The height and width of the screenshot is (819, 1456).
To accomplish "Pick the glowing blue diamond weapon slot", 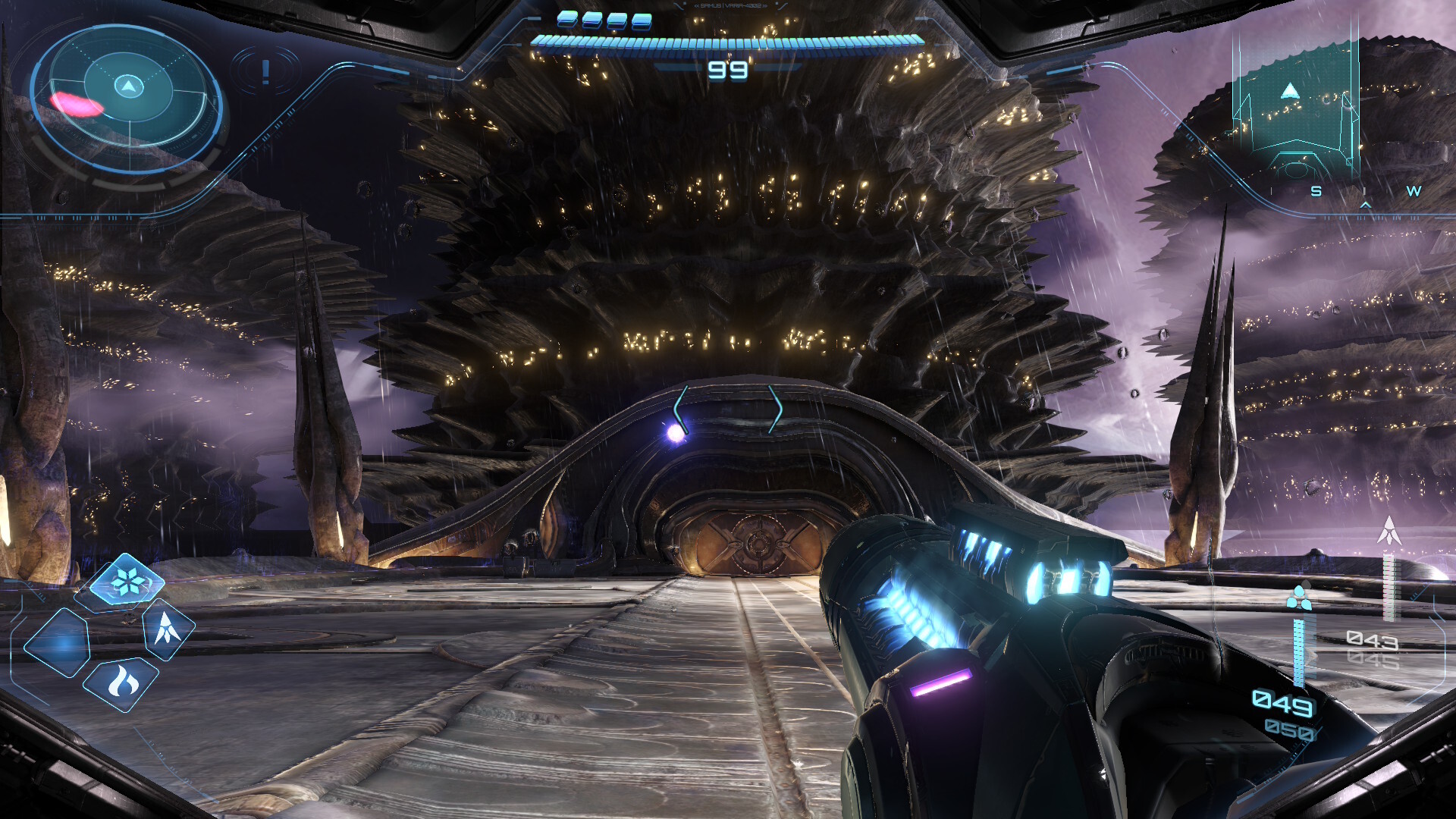I will 58,643.
